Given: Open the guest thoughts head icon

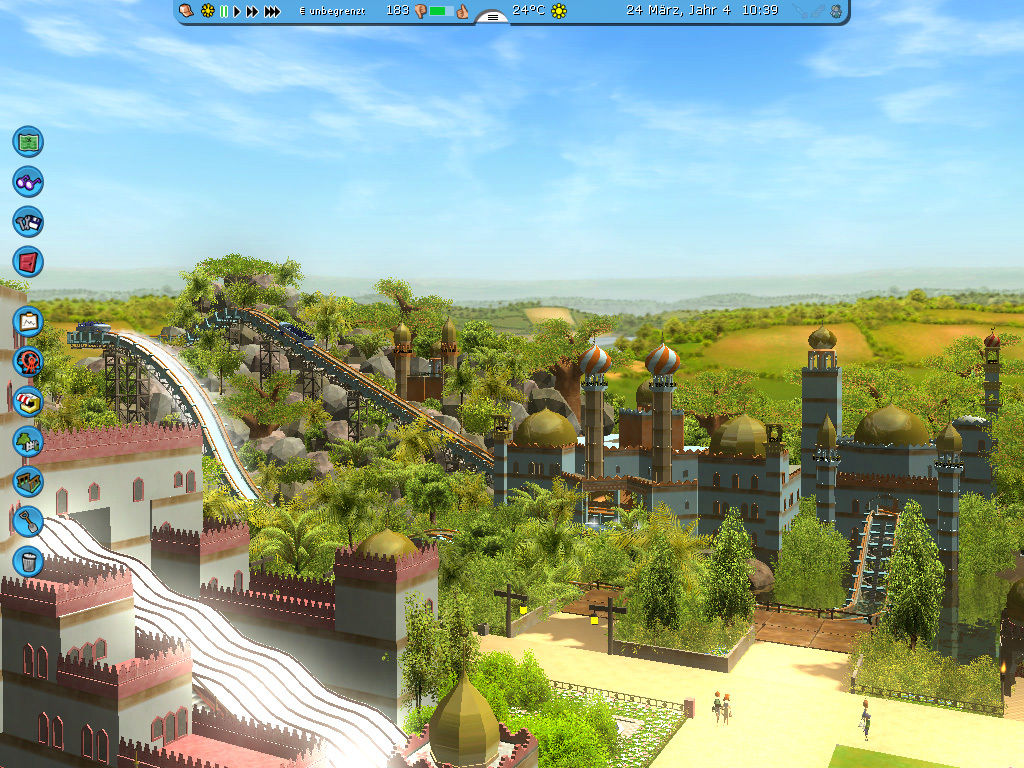Looking at the screenshot, I should [187, 11].
